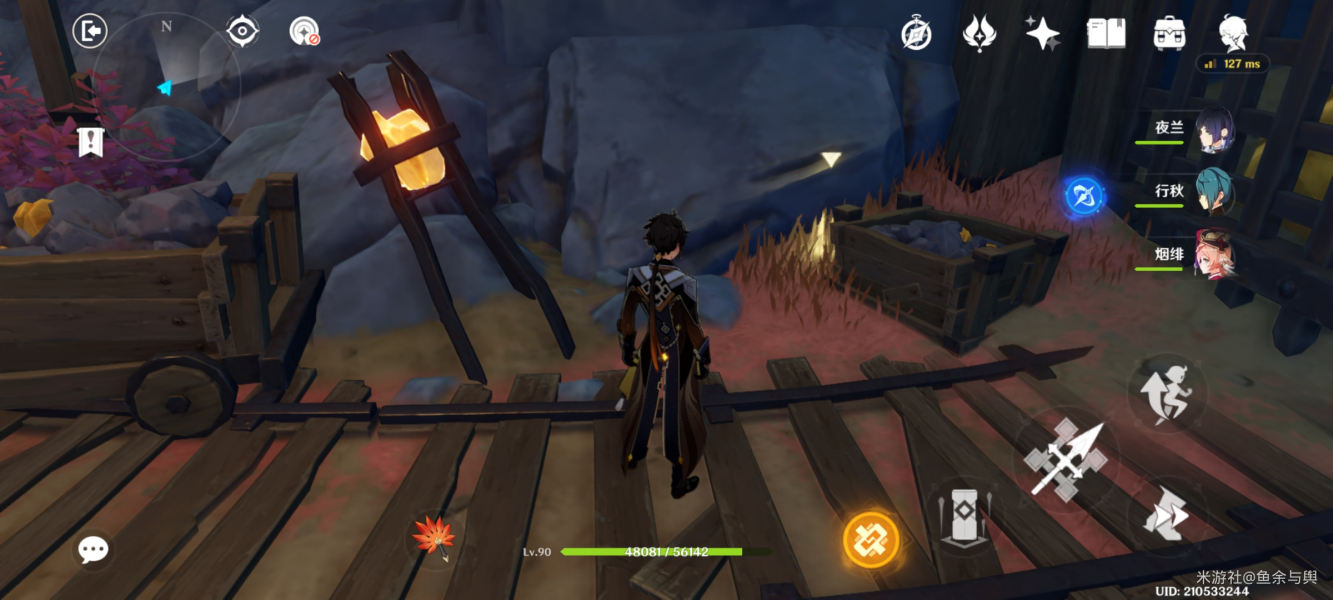
Task: Open the circular minimap
Action: [166, 88]
